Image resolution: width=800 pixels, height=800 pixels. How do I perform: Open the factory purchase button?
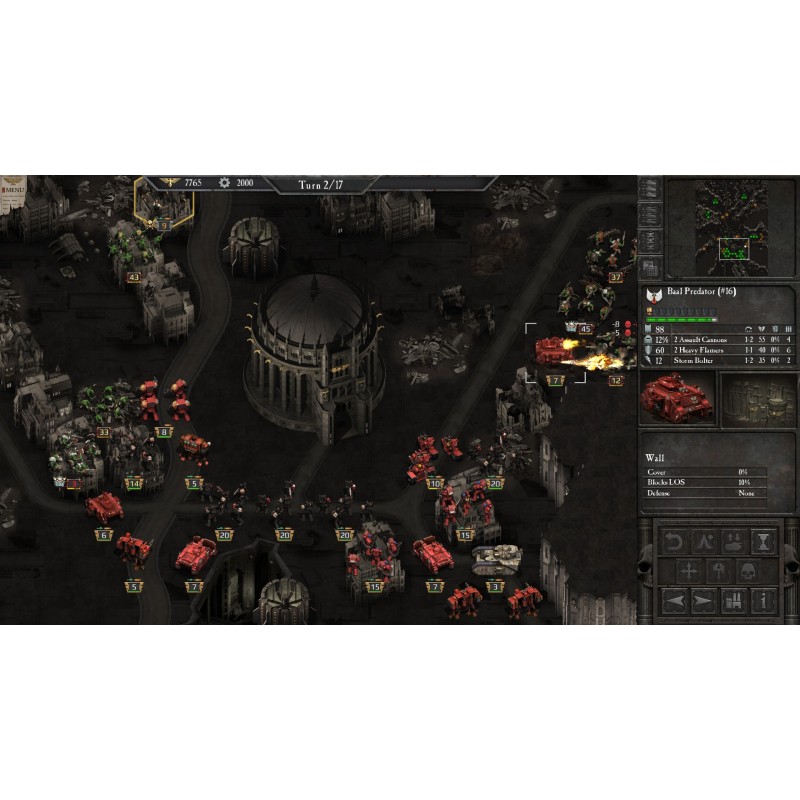735,602
